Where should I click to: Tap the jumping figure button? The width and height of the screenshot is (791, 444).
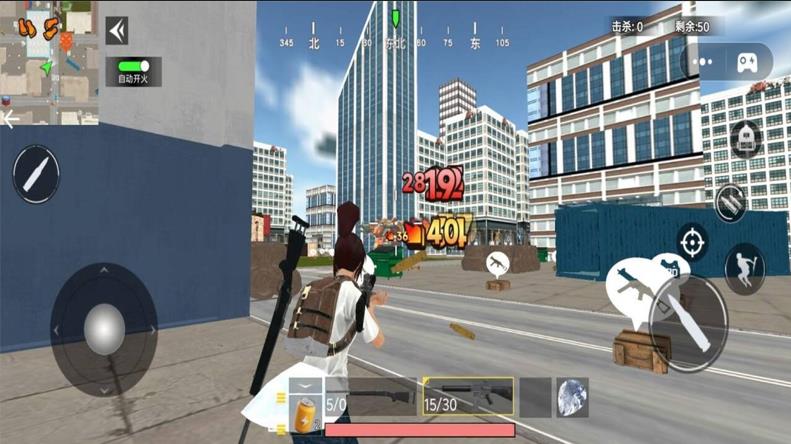pos(744,268)
